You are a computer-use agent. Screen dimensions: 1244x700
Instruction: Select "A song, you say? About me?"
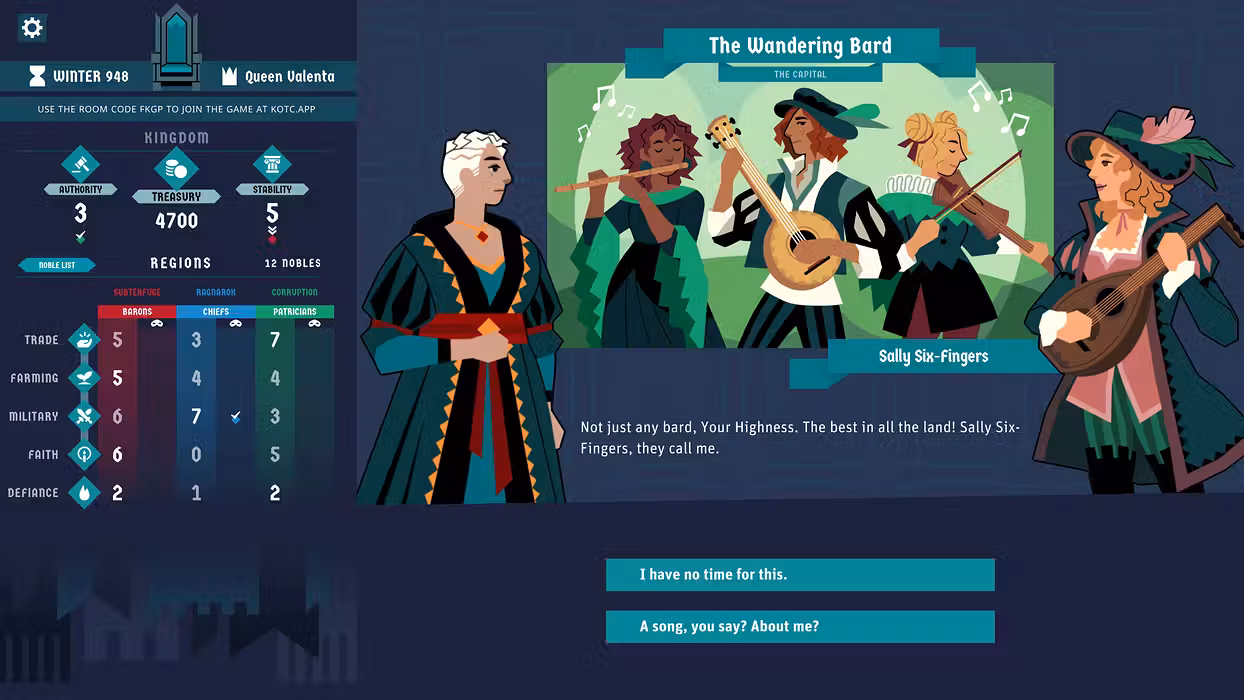pos(800,627)
